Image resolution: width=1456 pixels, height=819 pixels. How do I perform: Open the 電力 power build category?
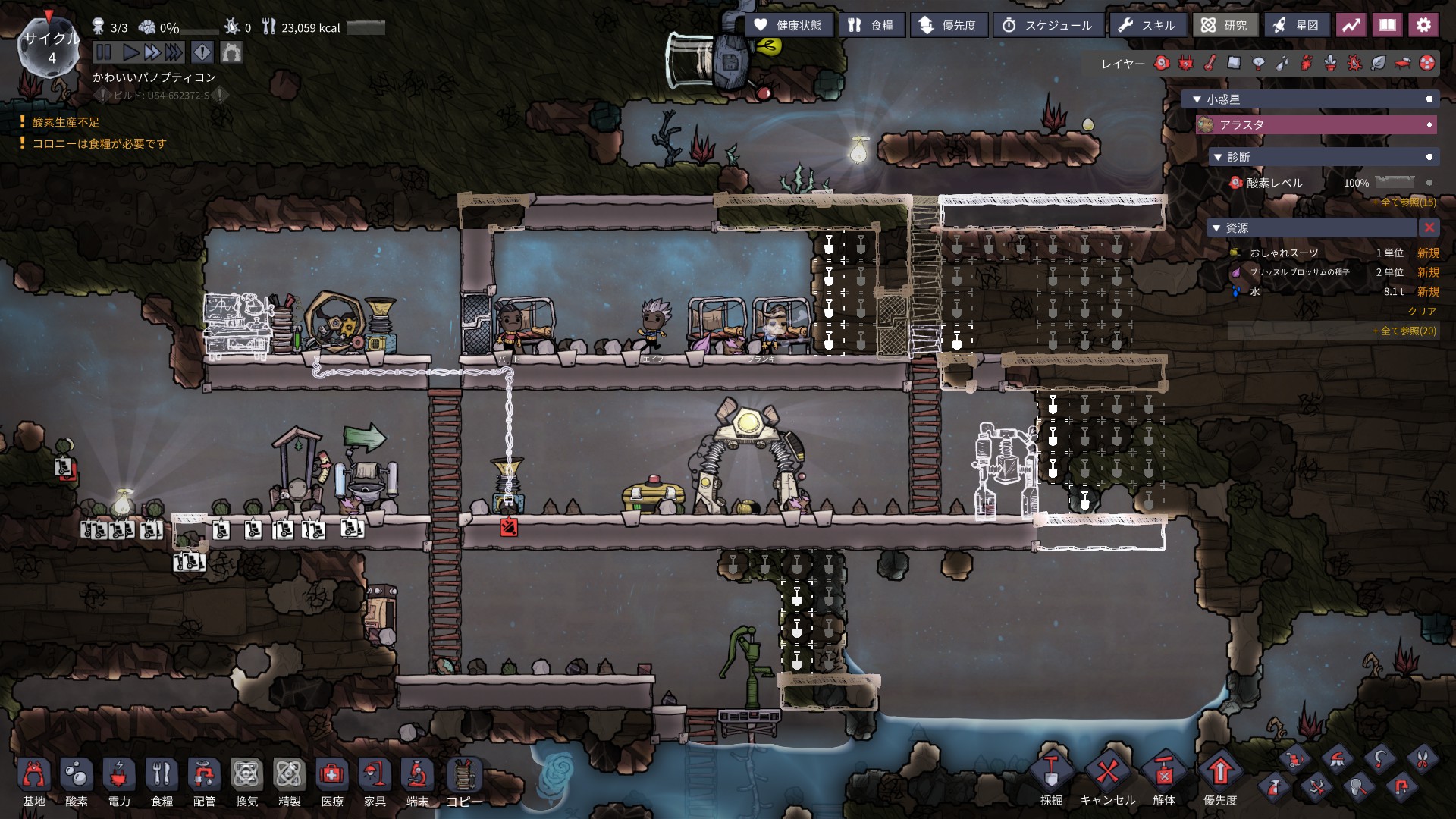tap(119, 781)
